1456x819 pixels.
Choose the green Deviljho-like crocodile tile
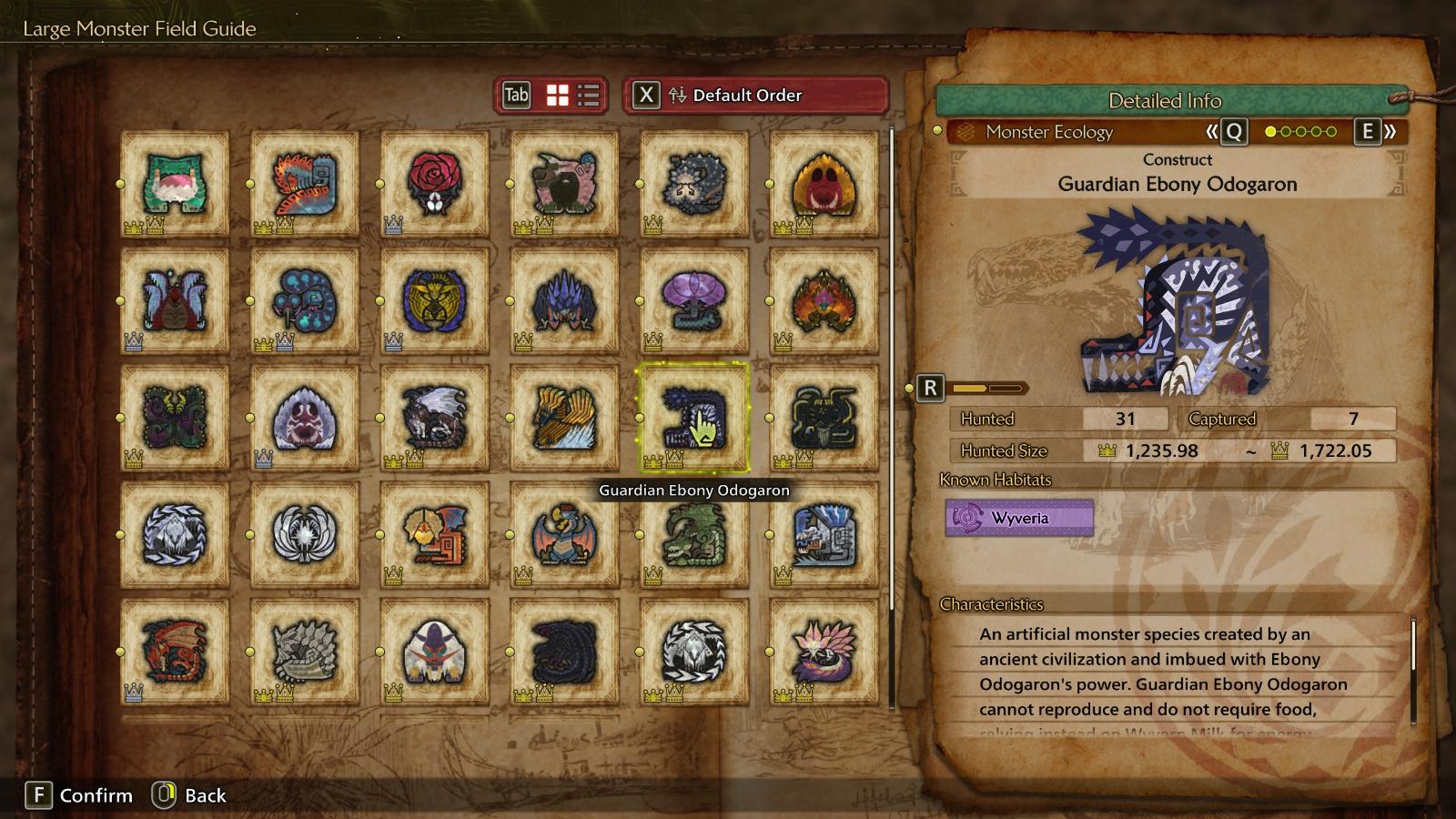click(x=693, y=534)
